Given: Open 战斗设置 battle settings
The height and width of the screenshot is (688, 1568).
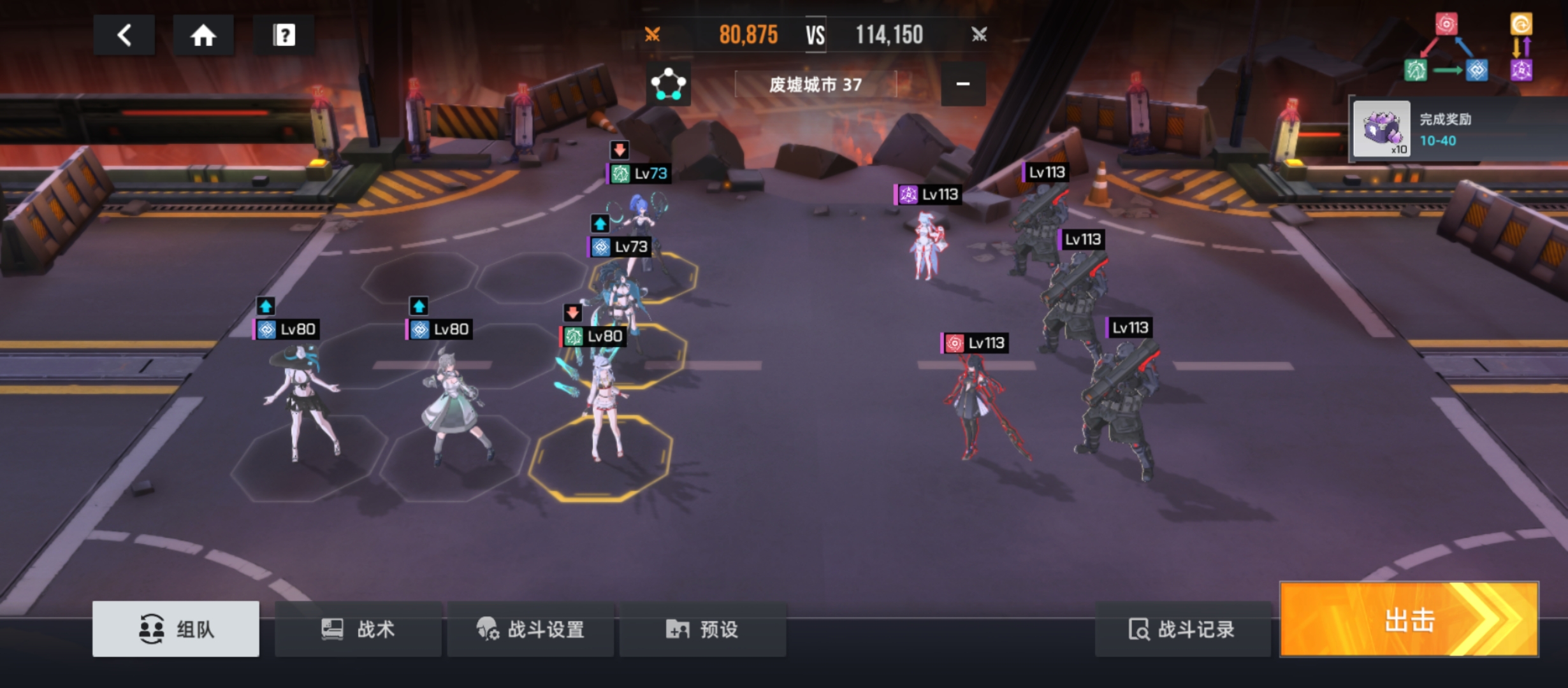Looking at the screenshot, I should (530, 629).
